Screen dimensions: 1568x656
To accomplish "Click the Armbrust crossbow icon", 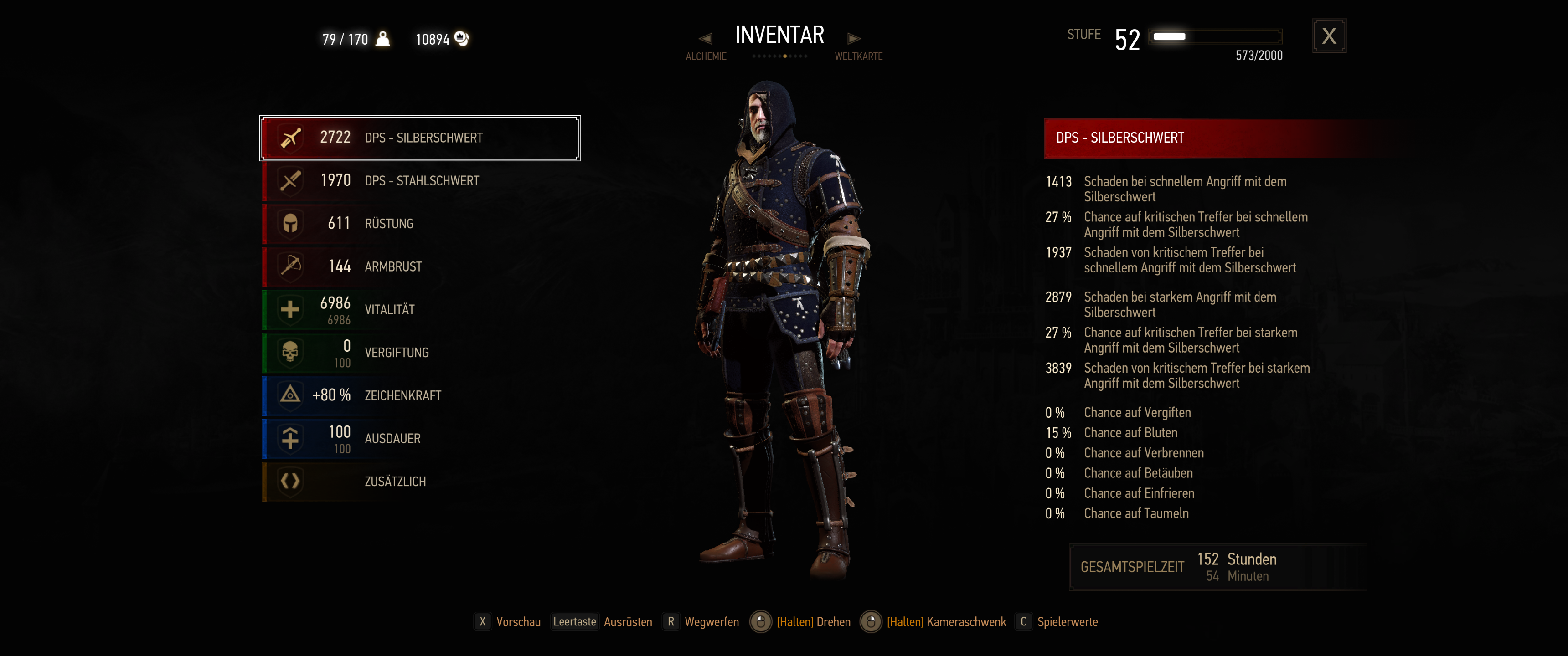I will click(x=291, y=266).
